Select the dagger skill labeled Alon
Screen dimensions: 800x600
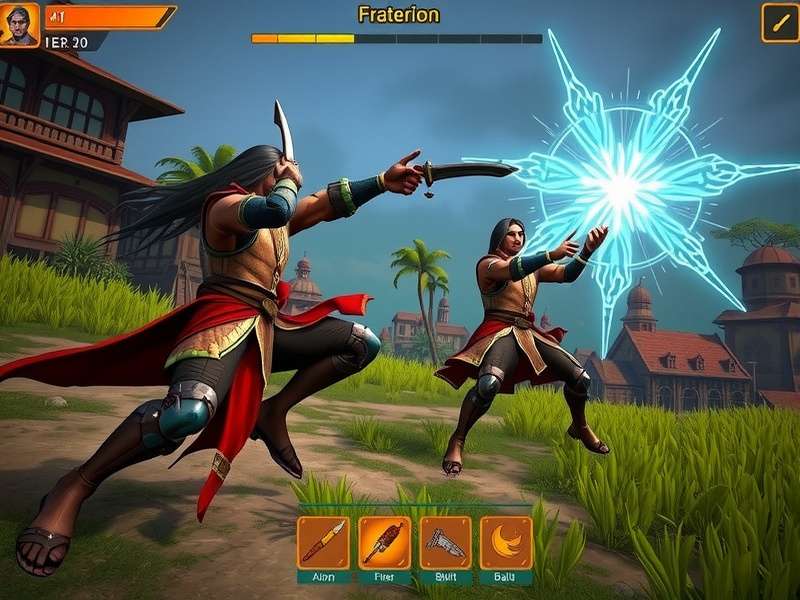323,542
